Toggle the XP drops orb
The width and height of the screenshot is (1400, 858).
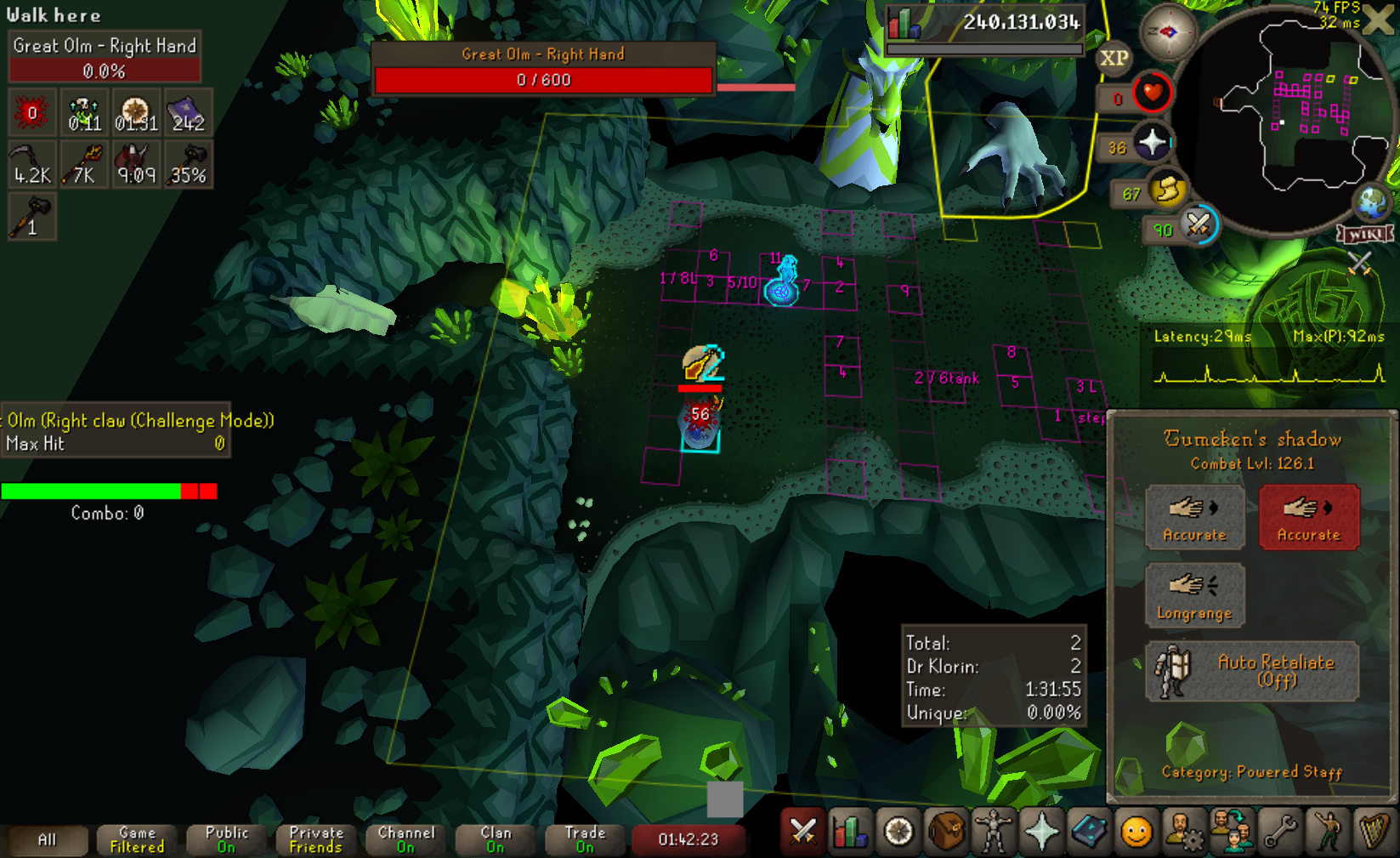tap(1114, 59)
